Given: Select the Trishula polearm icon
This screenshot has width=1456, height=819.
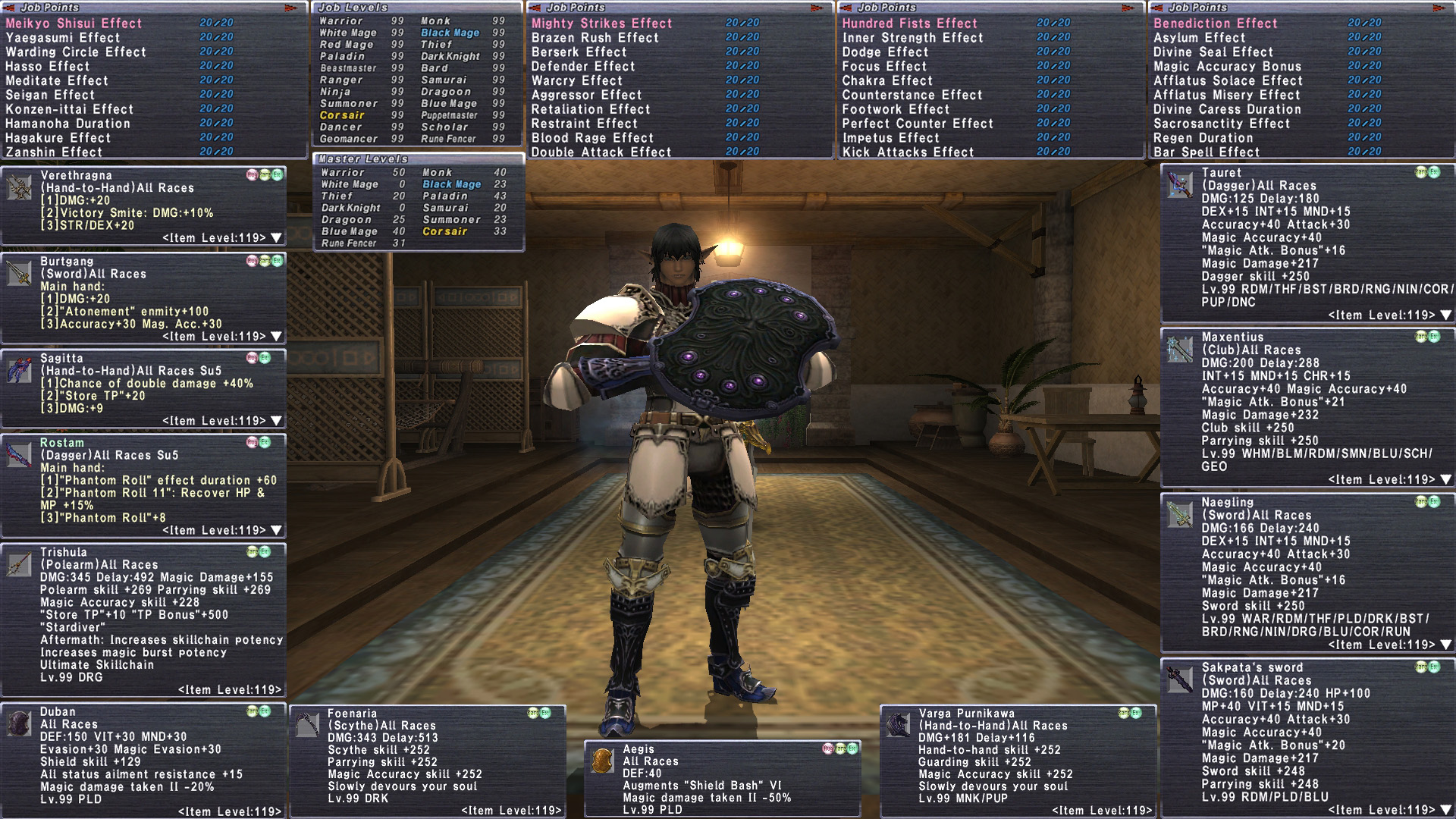Looking at the screenshot, I should (x=19, y=563).
